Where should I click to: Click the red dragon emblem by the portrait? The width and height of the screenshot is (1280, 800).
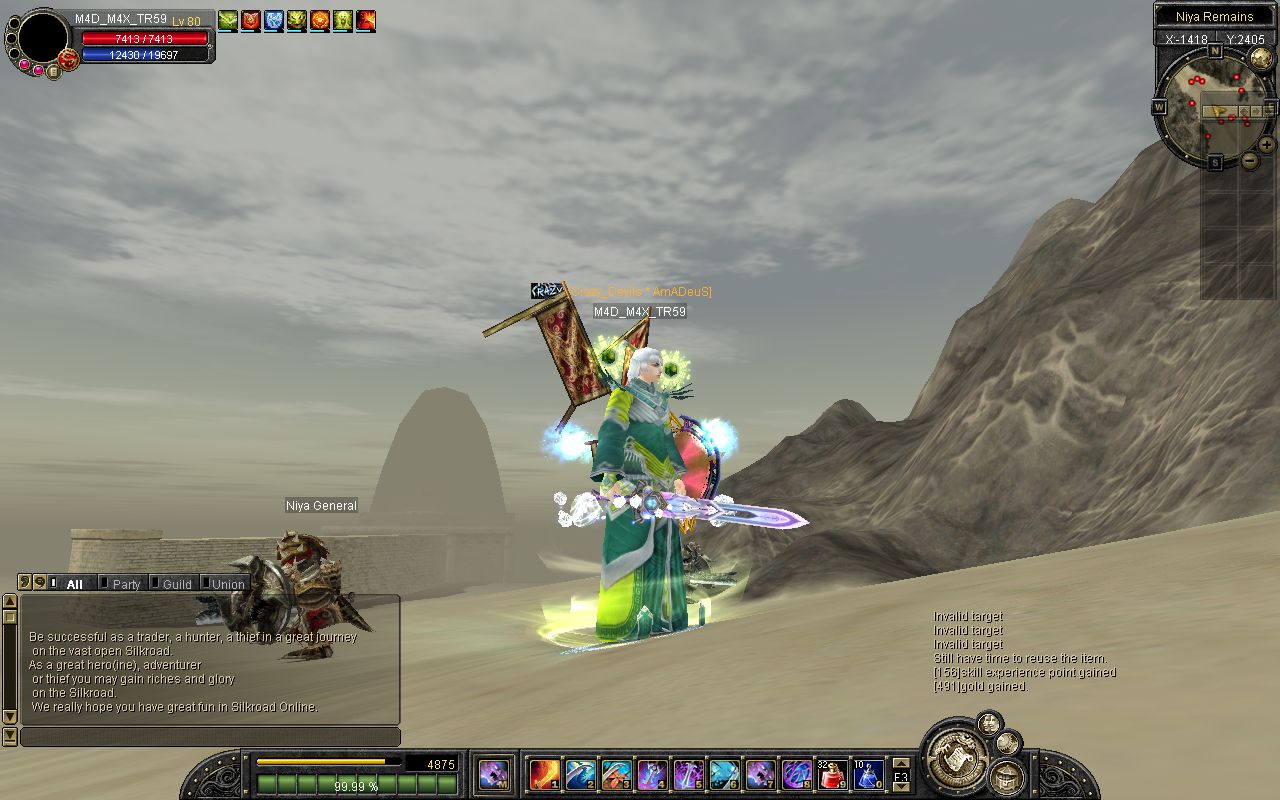[x=68, y=59]
